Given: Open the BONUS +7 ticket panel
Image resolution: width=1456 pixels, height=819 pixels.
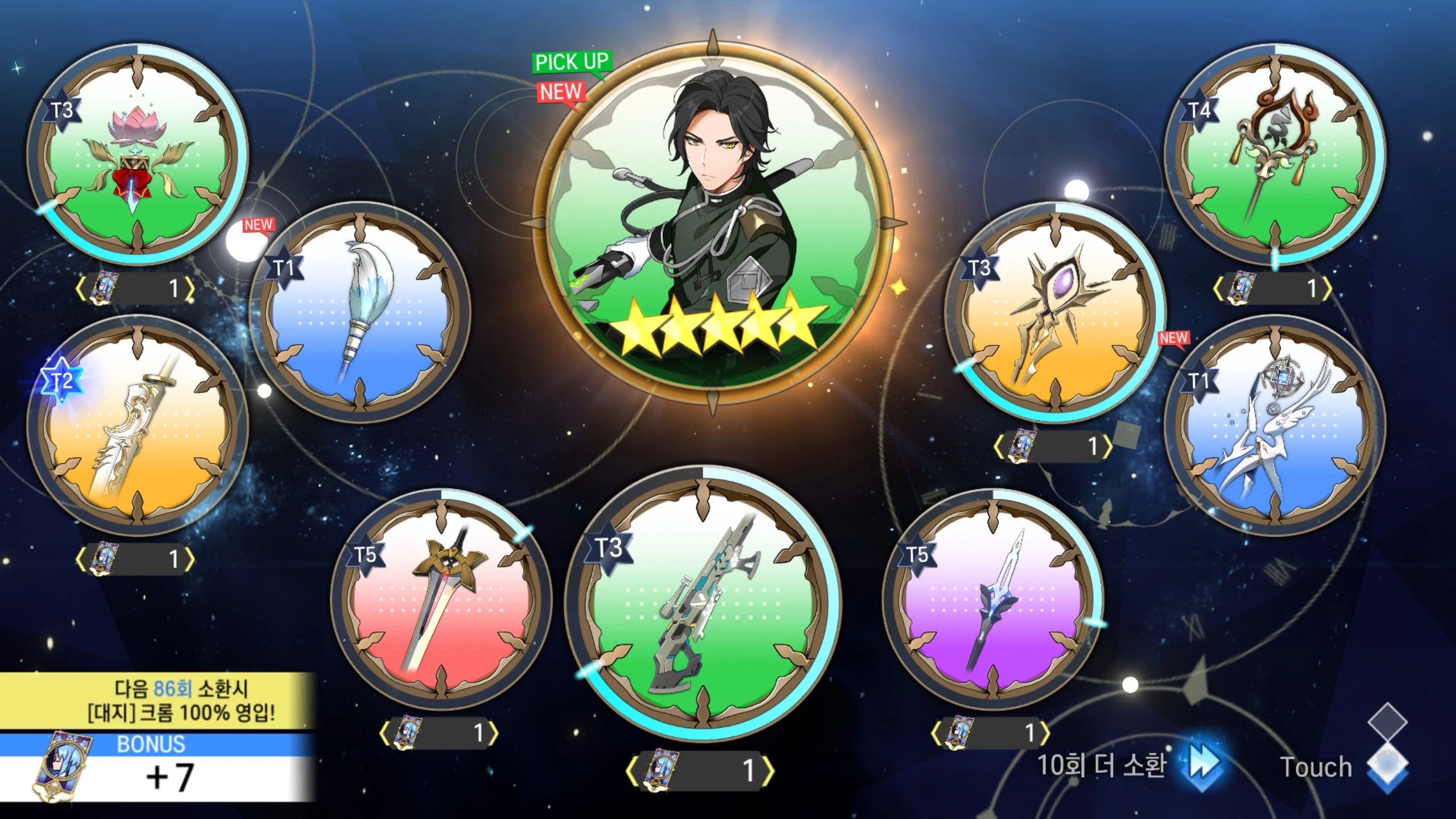Looking at the screenshot, I should coord(157,769).
